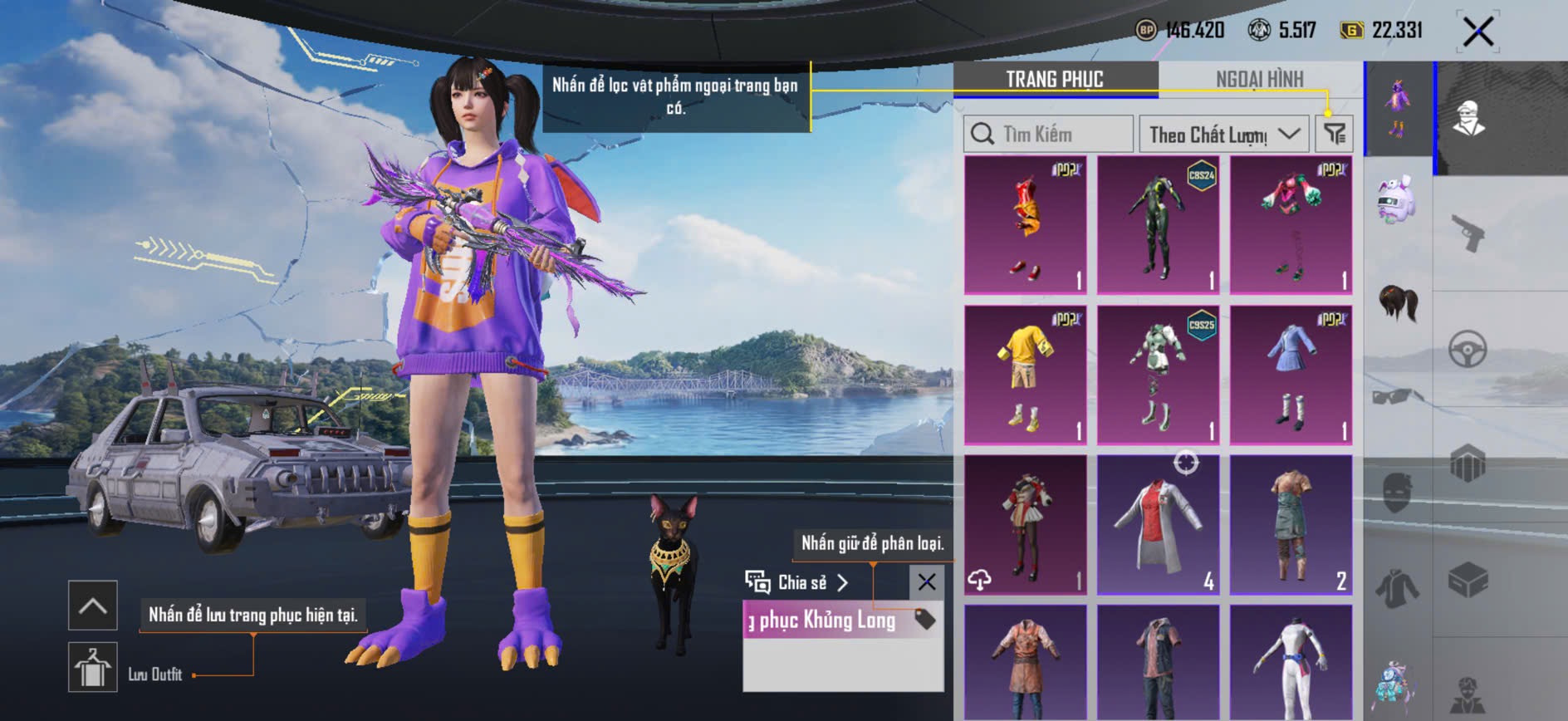The height and width of the screenshot is (721, 1568).
Task: Save current look with the Lưu Outfit hanger
Action: click(x=92, y=667)
